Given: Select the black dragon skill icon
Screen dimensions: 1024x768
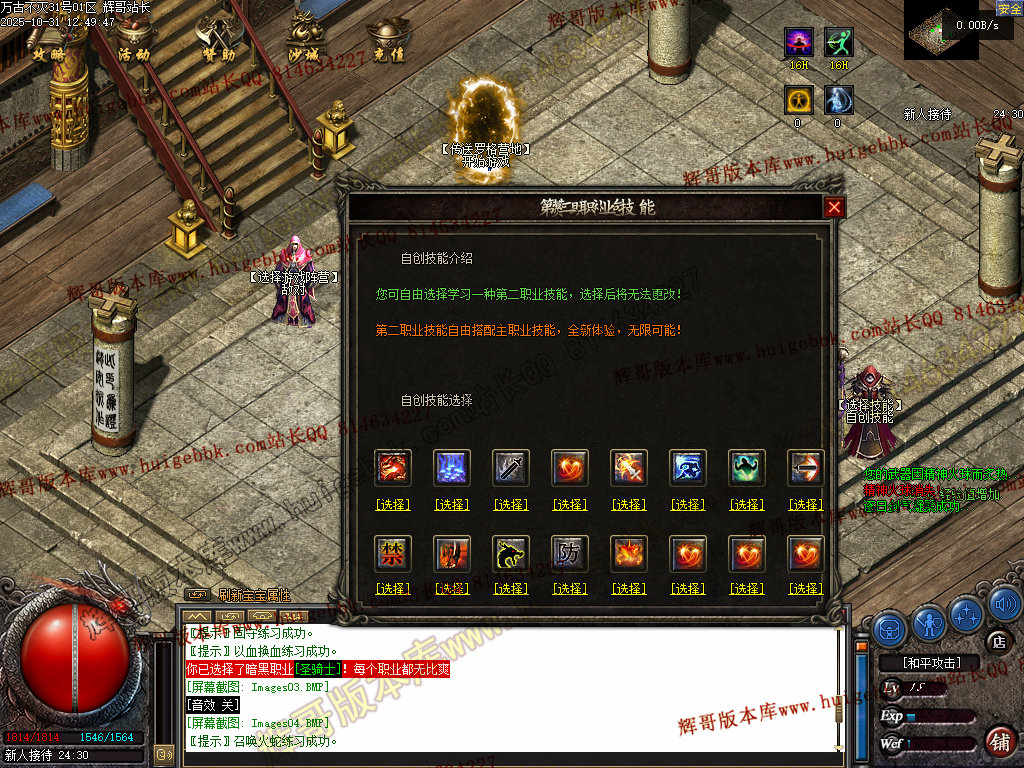Looking at the screenshot, I should [x=511, y=553].
